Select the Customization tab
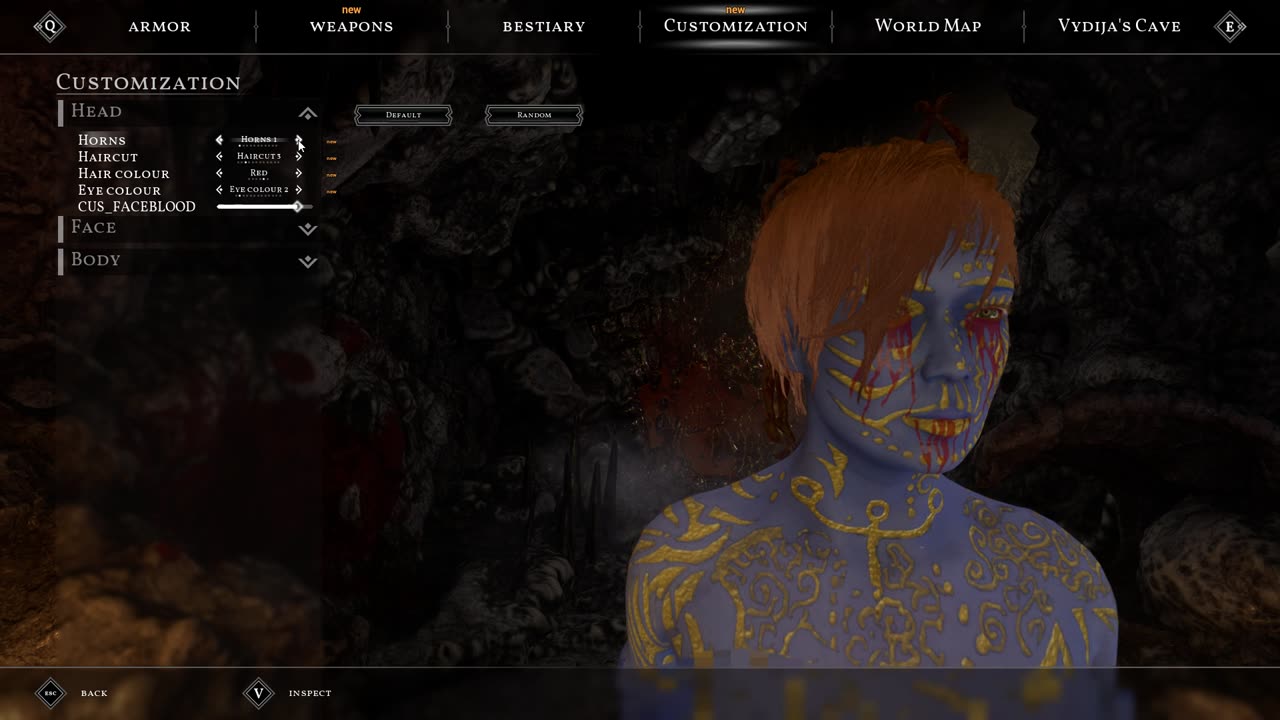 coord(735,26)
